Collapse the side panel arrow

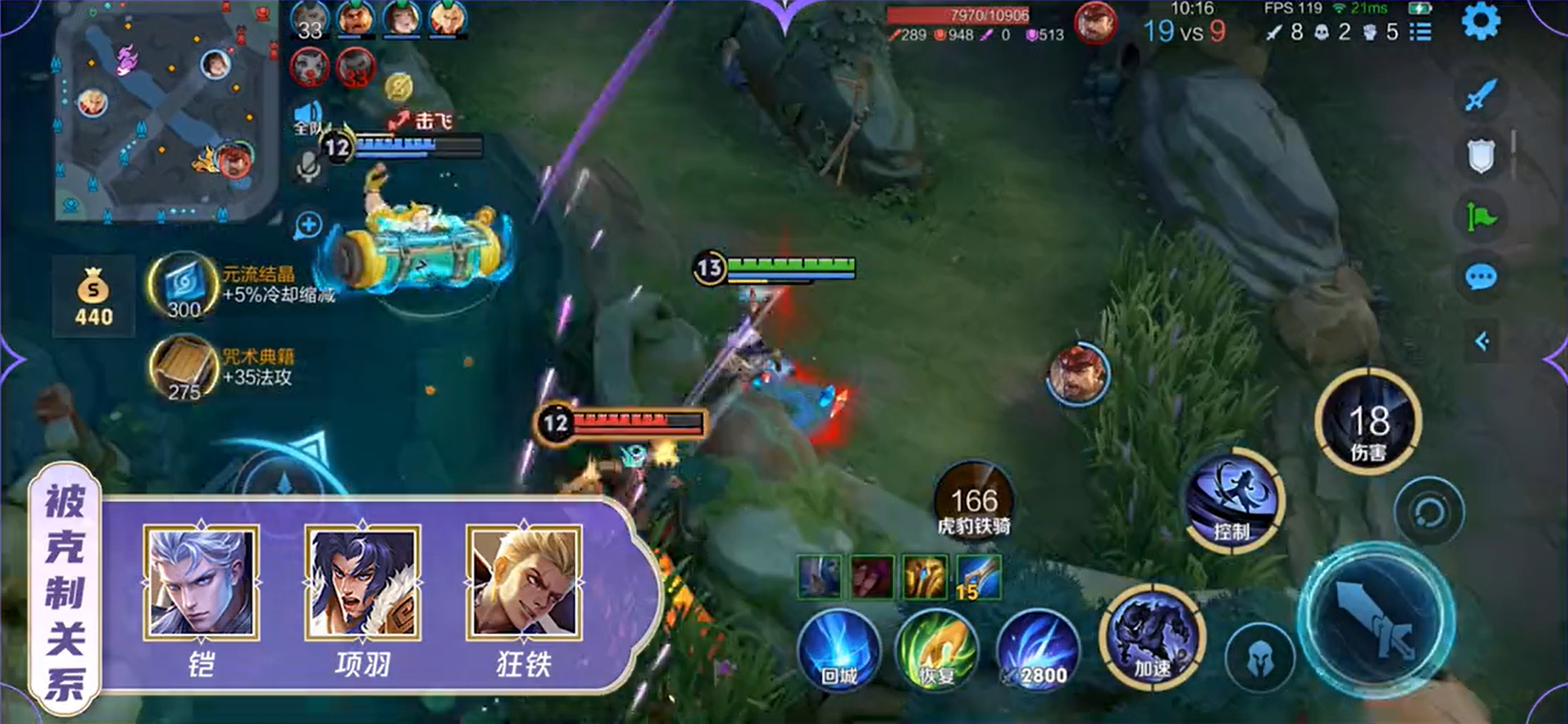pos(1483,342)
